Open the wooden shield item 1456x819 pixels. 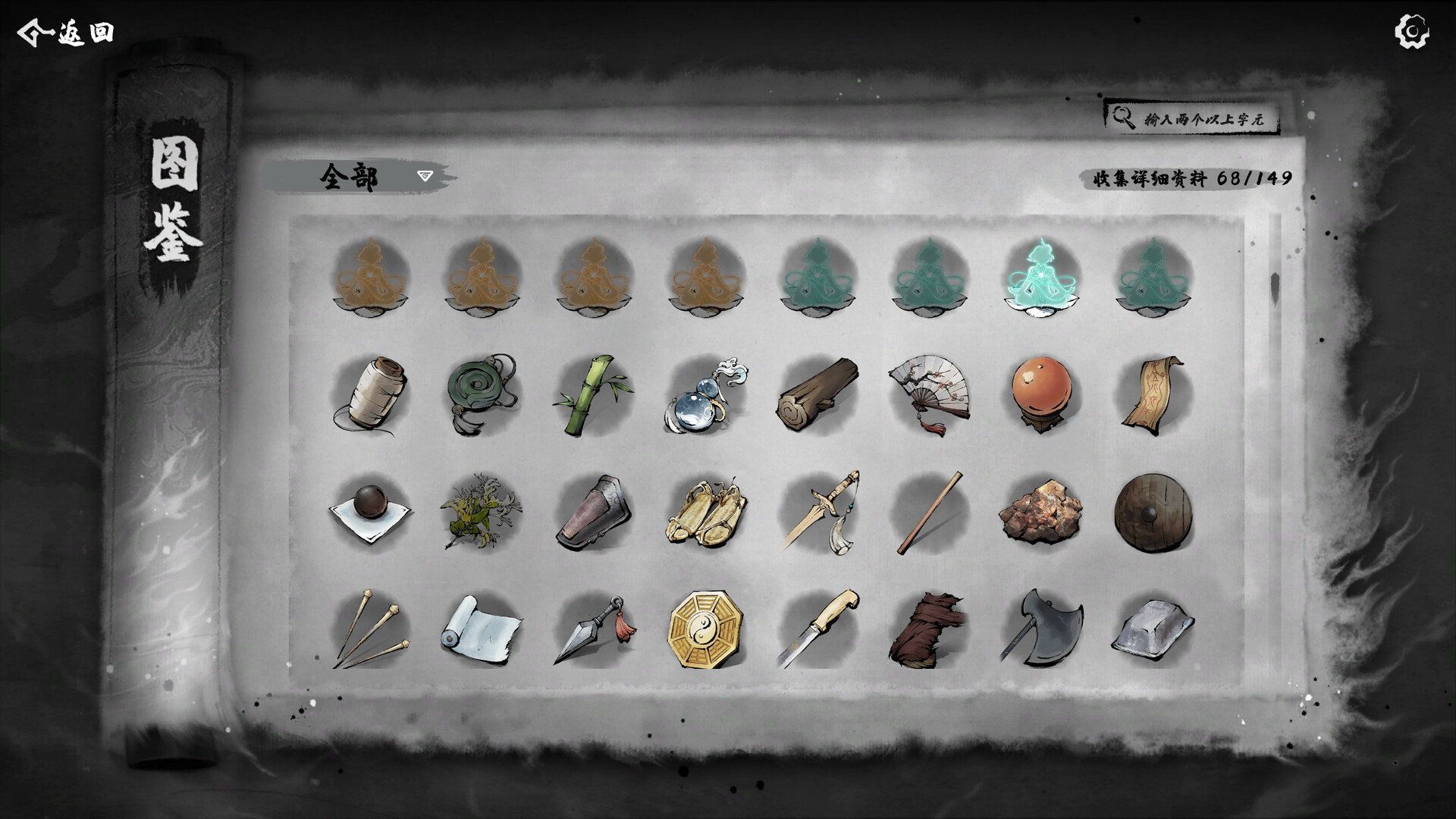(x=1154, y=514)
